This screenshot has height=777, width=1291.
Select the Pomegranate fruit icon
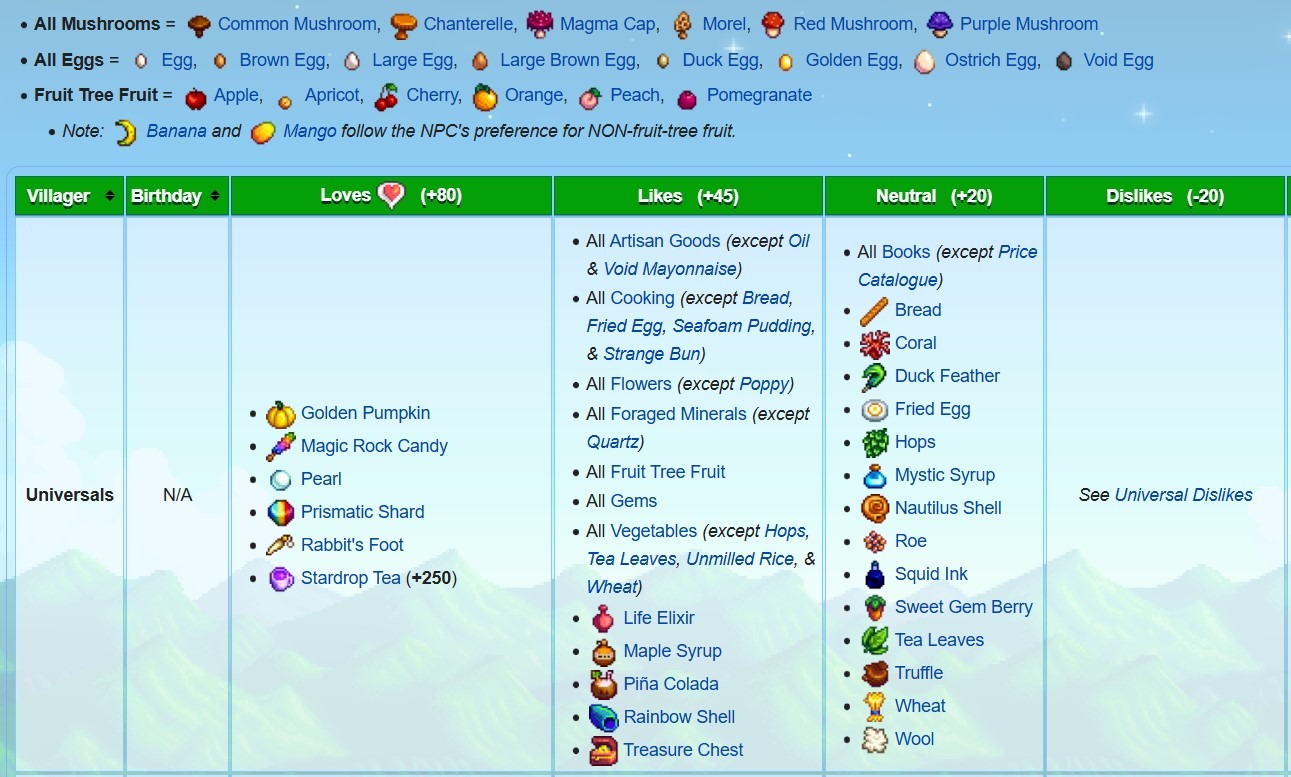pyautogui.click(x=687, y=96)
